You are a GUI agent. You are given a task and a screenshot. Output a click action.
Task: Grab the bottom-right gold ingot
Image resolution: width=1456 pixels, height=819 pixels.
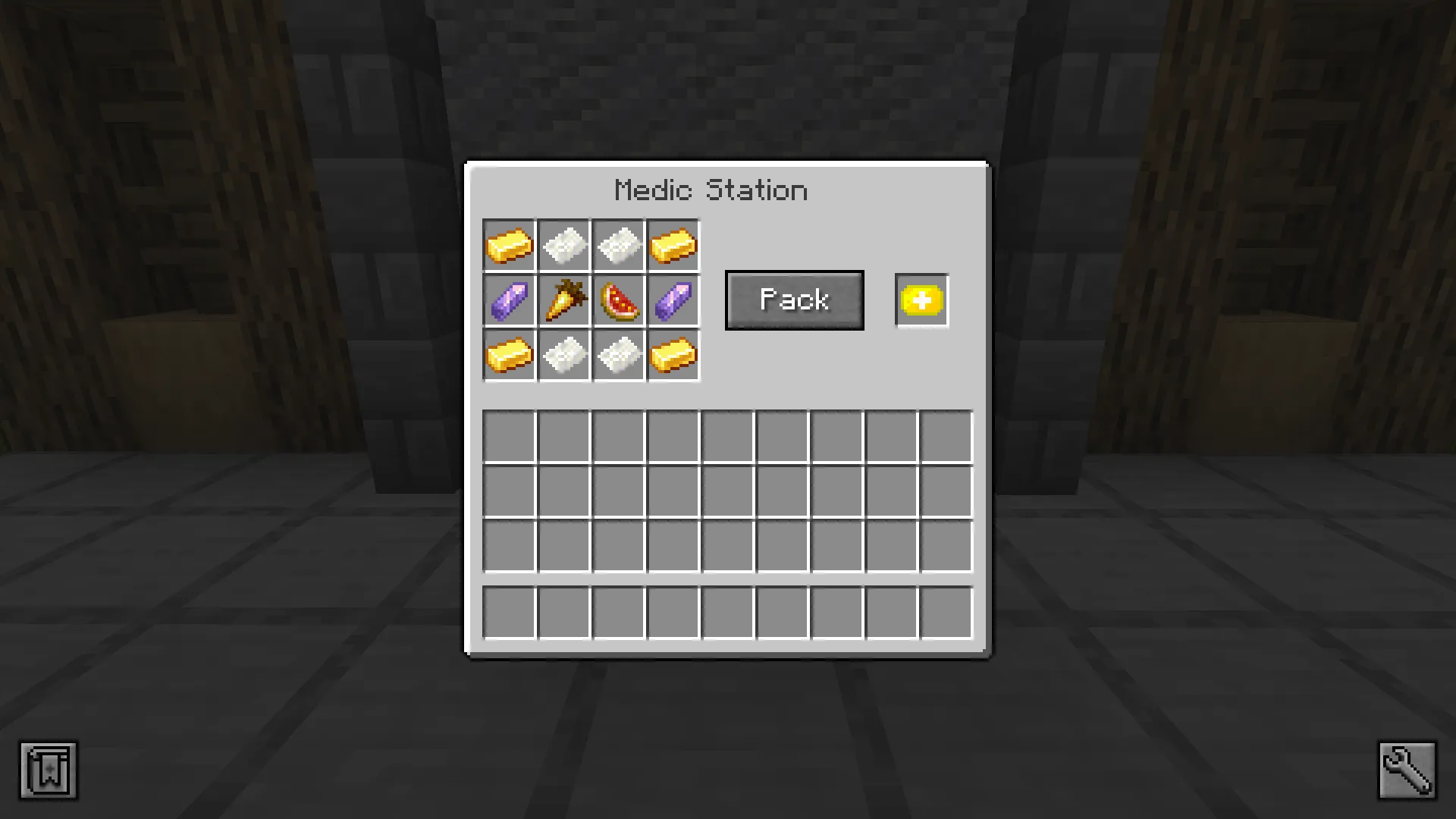coord(673,355)
